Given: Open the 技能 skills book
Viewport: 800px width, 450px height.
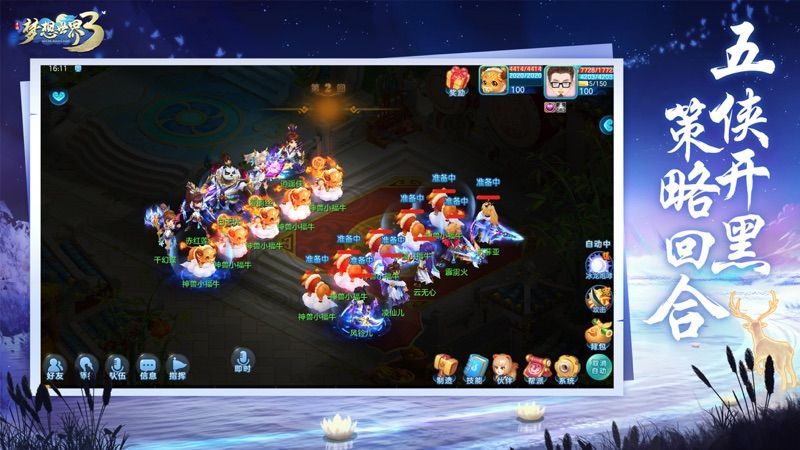Looking at the screenshot, I should (x=475, y=367).
